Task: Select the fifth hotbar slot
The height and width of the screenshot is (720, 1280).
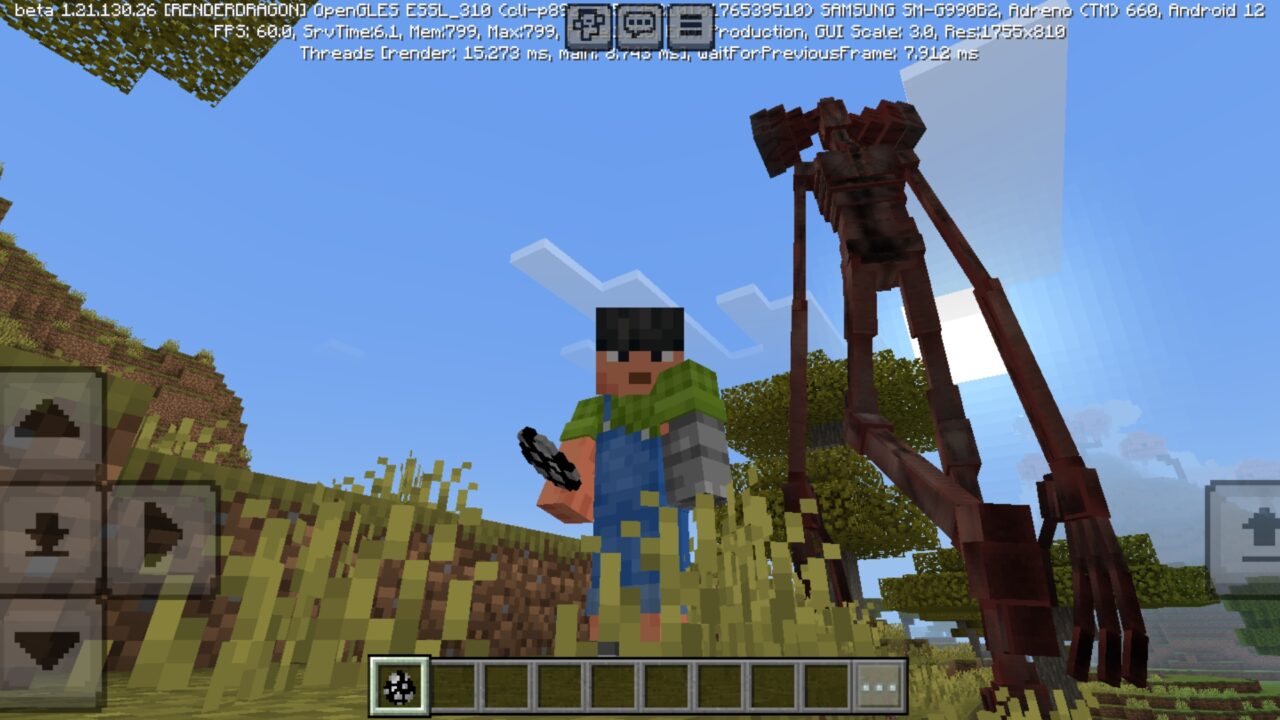Action: pyautogui.click(x=611, y=683)
